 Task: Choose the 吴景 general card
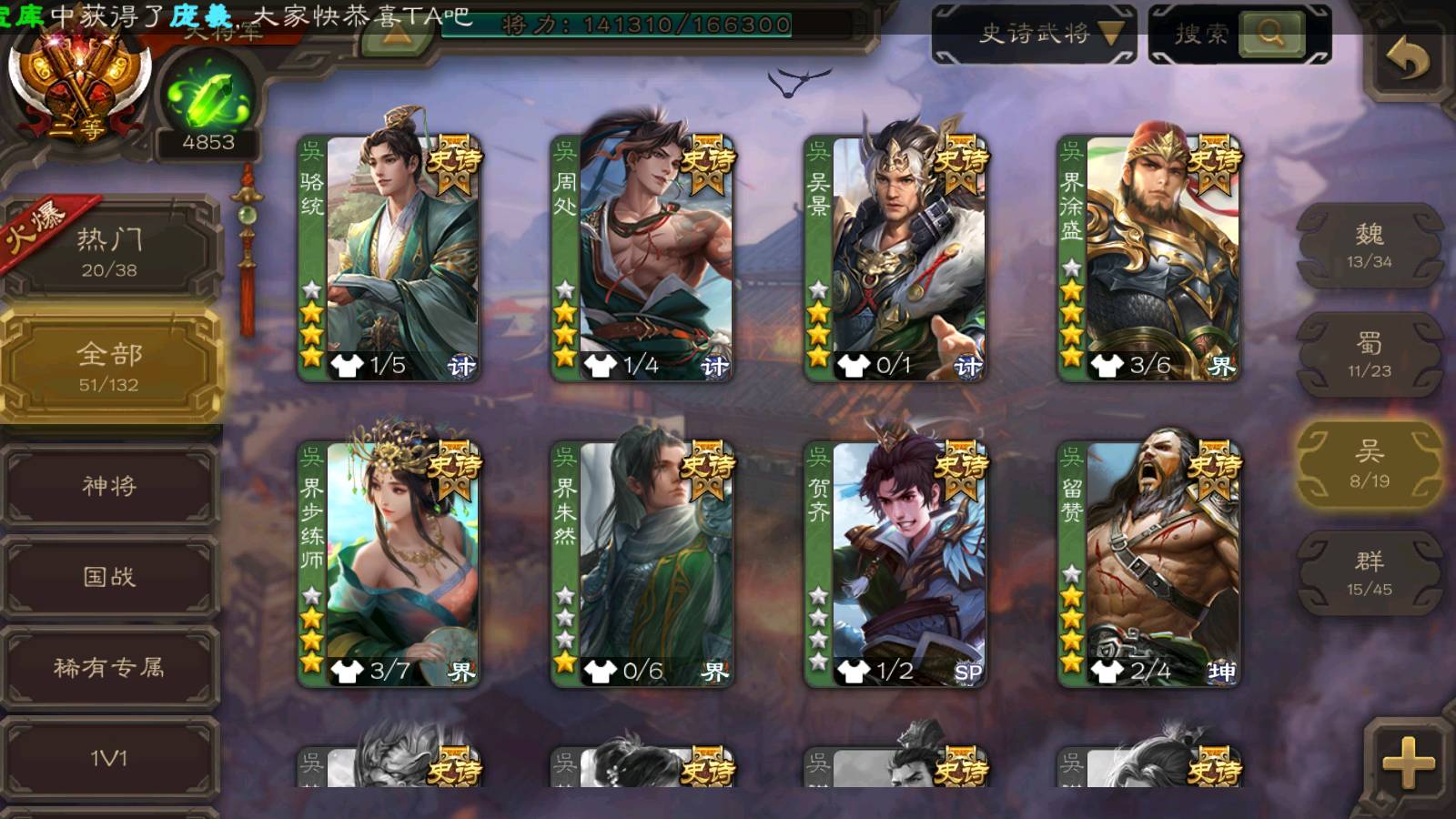[x=895, y=258]
